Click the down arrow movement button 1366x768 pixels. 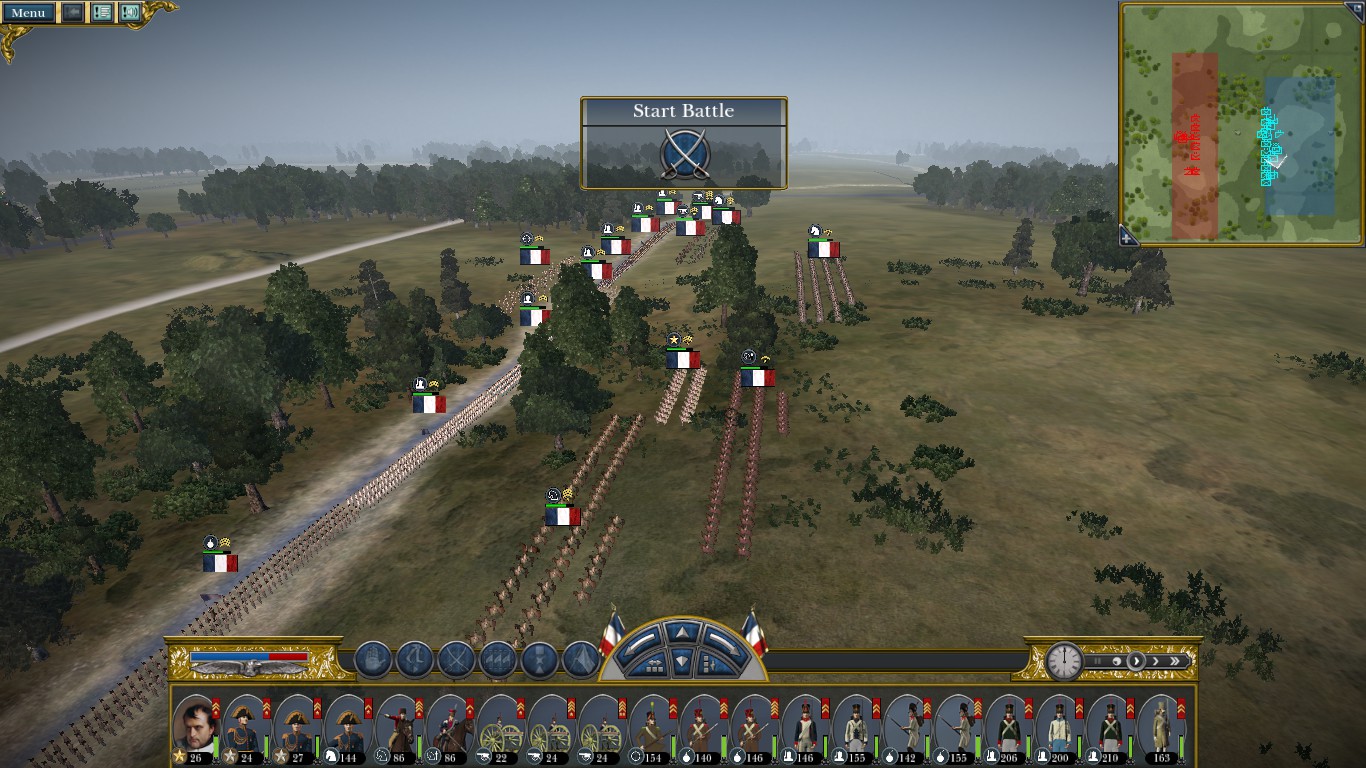(683, 661)
